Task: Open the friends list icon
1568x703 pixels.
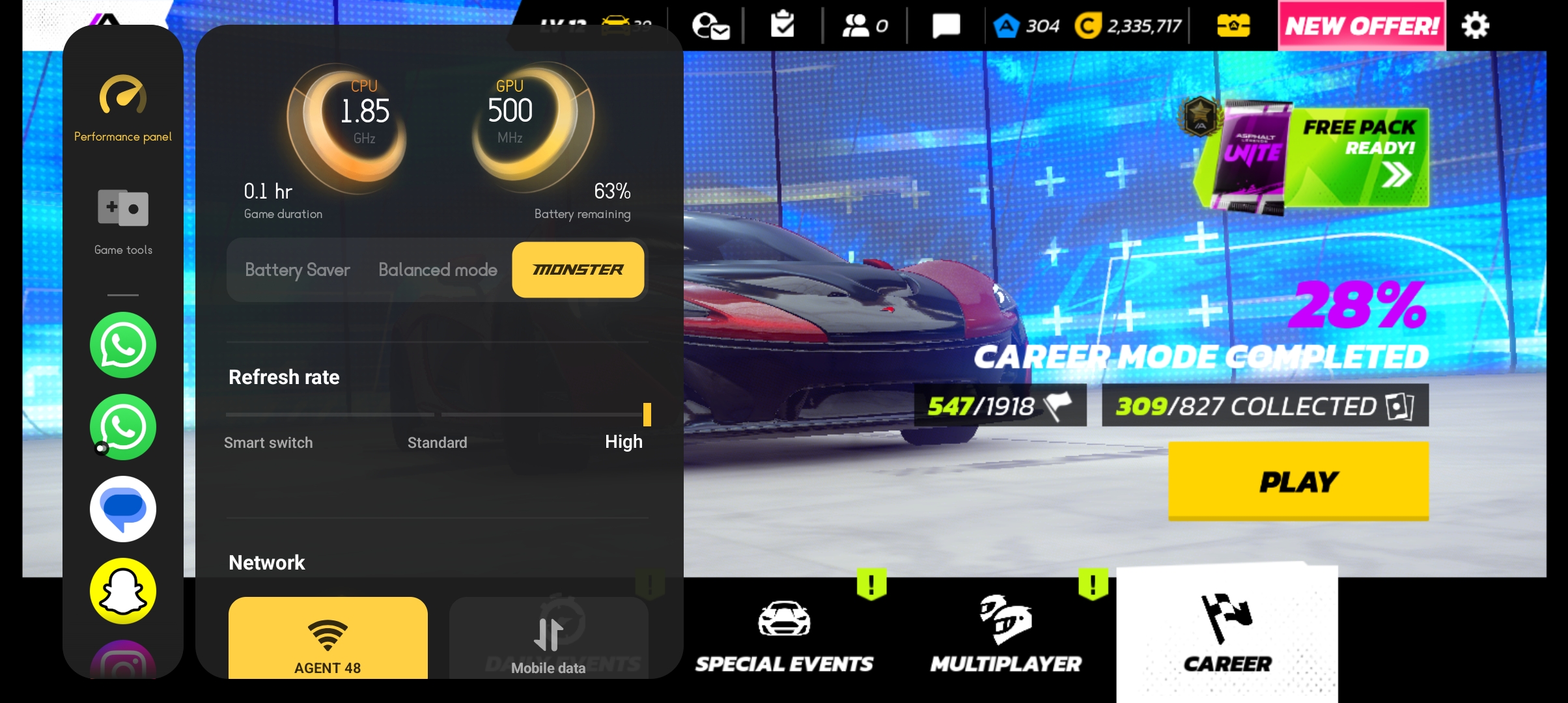Action: click(x=864, y=26)
